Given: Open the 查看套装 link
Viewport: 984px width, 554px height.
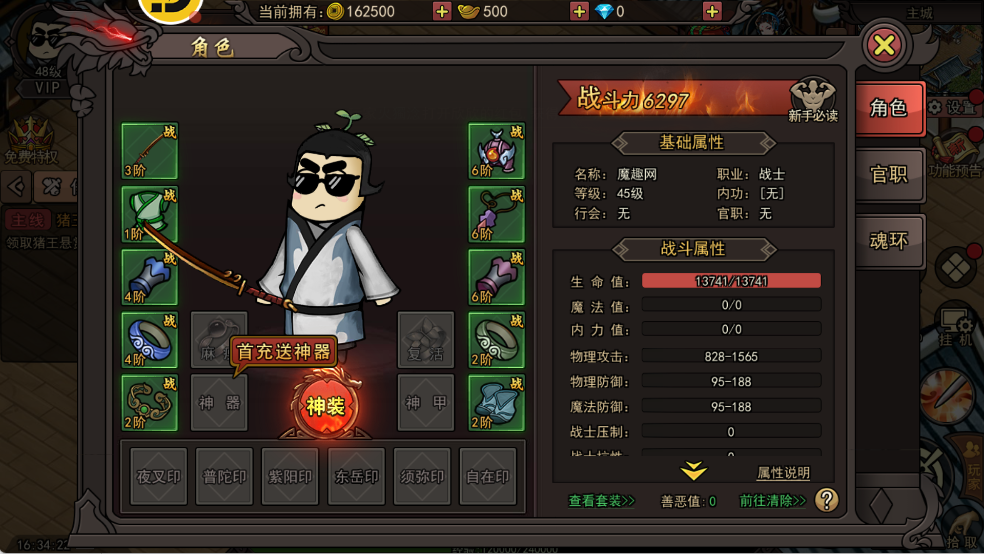Looking at the screenshot, I should (x=602, y=501).
